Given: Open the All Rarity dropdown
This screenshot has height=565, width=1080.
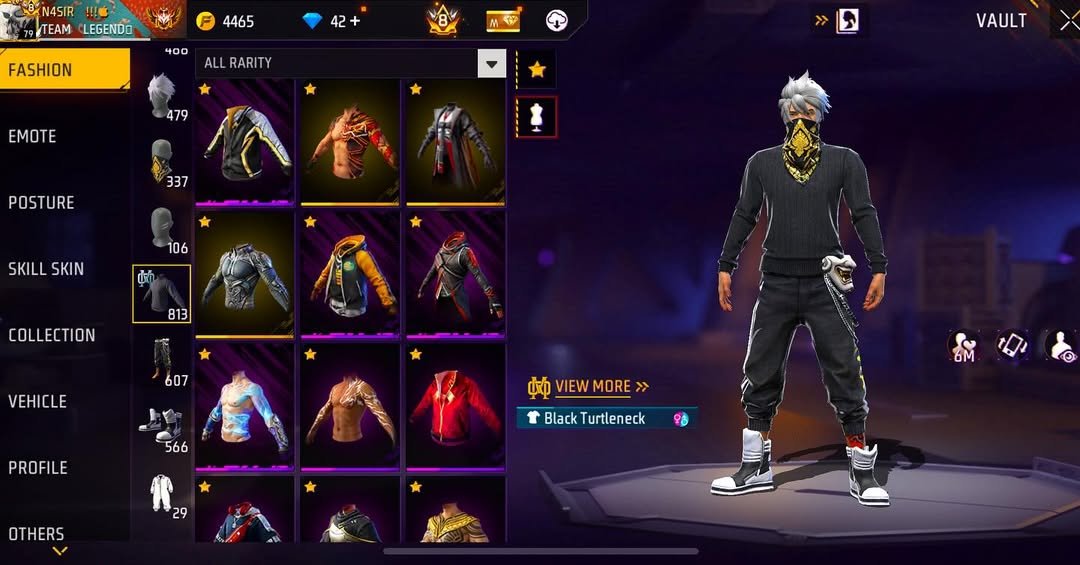Looking at the screenshot, I should point(350,63).
